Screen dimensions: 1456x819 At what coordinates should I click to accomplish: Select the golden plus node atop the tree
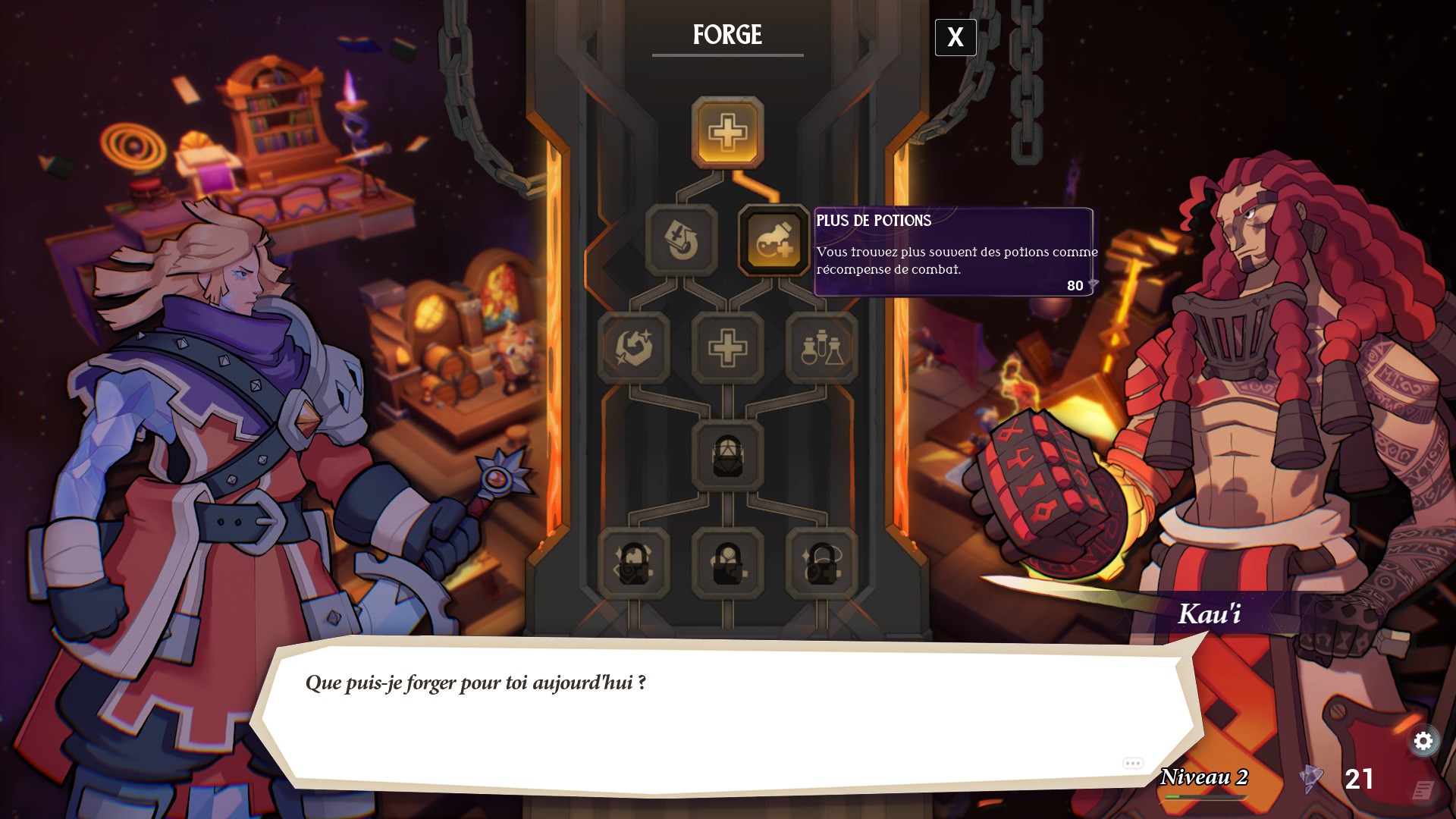coord(727,133)
